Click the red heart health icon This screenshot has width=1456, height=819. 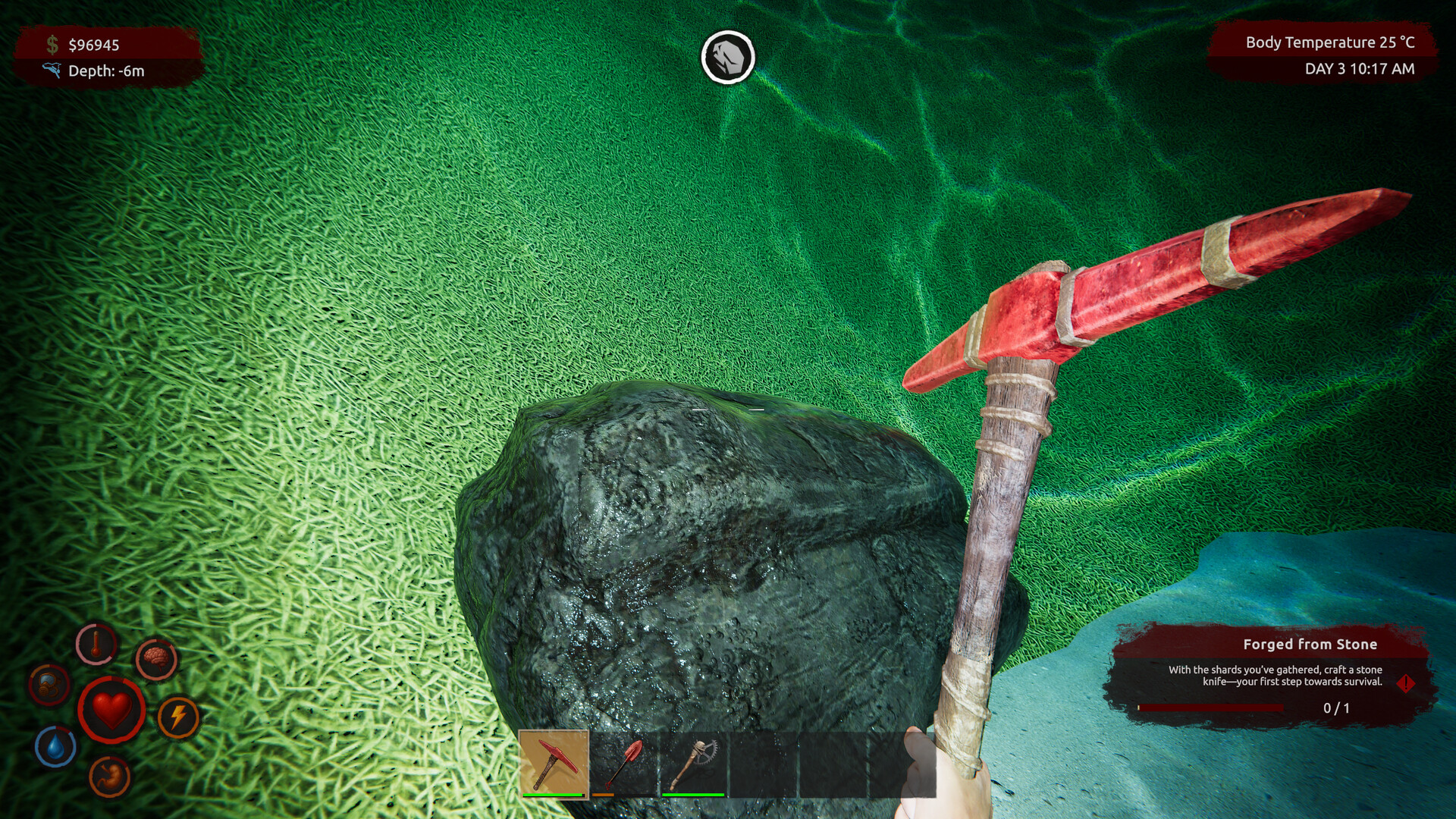pyautogui.click(x=111, y=710)
